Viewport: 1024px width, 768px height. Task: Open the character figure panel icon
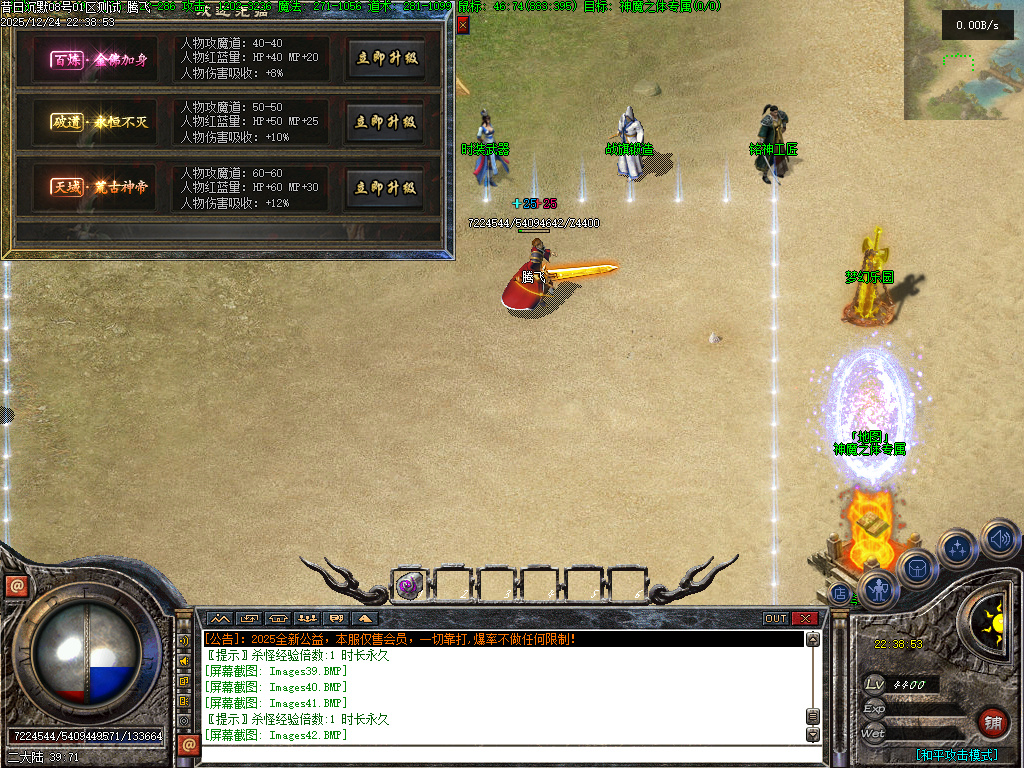tap(878, 590)
